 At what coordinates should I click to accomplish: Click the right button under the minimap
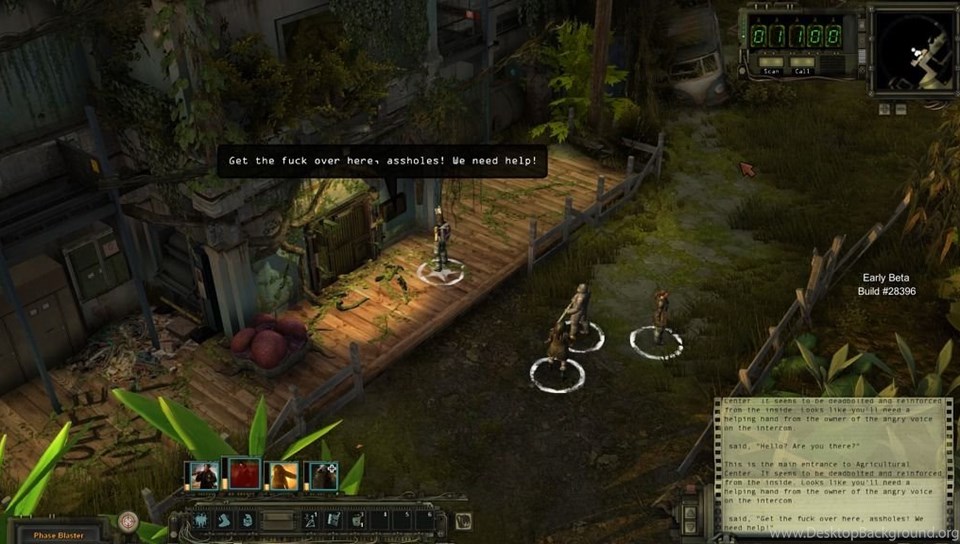tap(900, 108)
